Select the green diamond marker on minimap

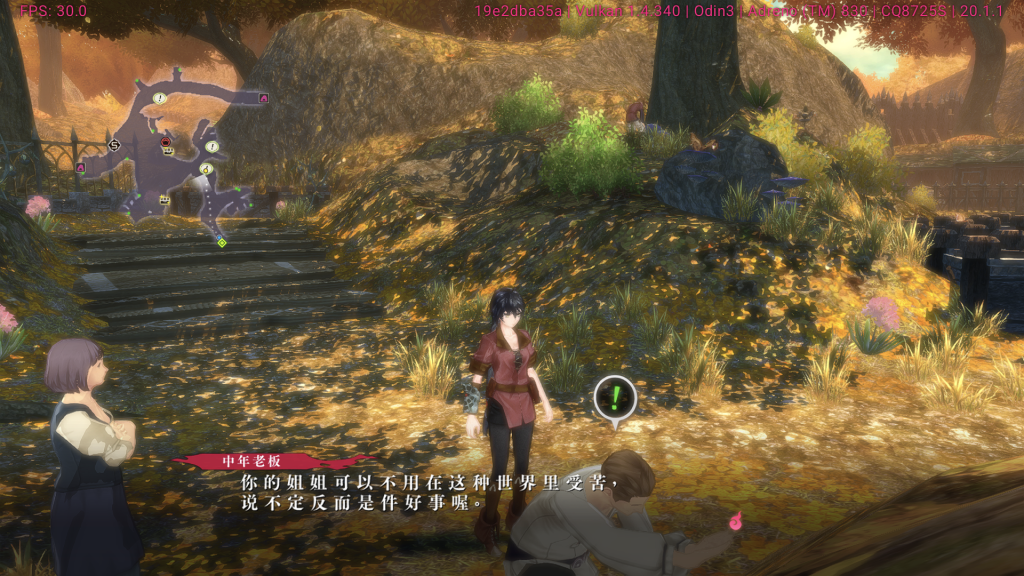(221, 242)
